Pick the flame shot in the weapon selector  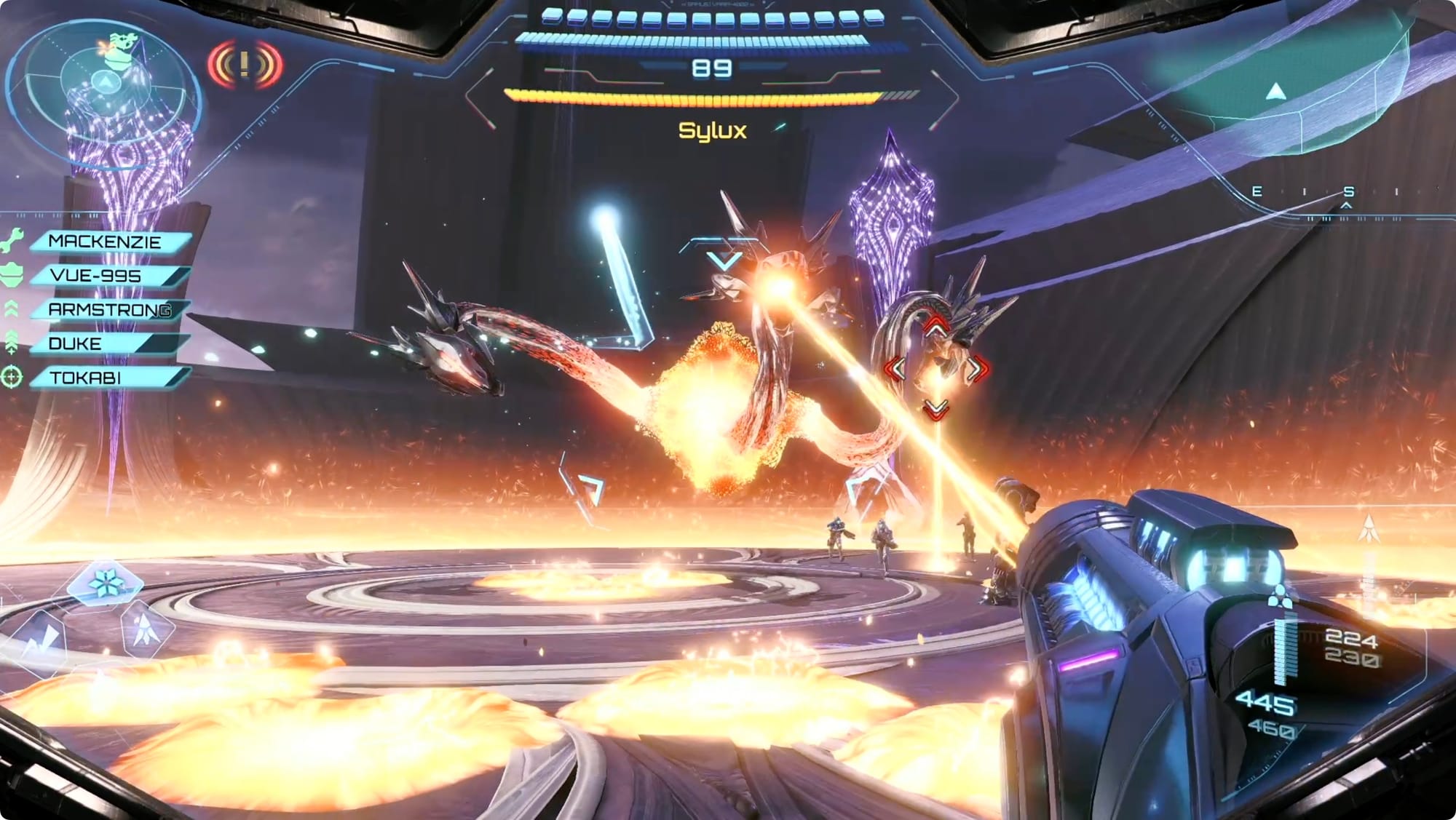[x=146, y=629]
